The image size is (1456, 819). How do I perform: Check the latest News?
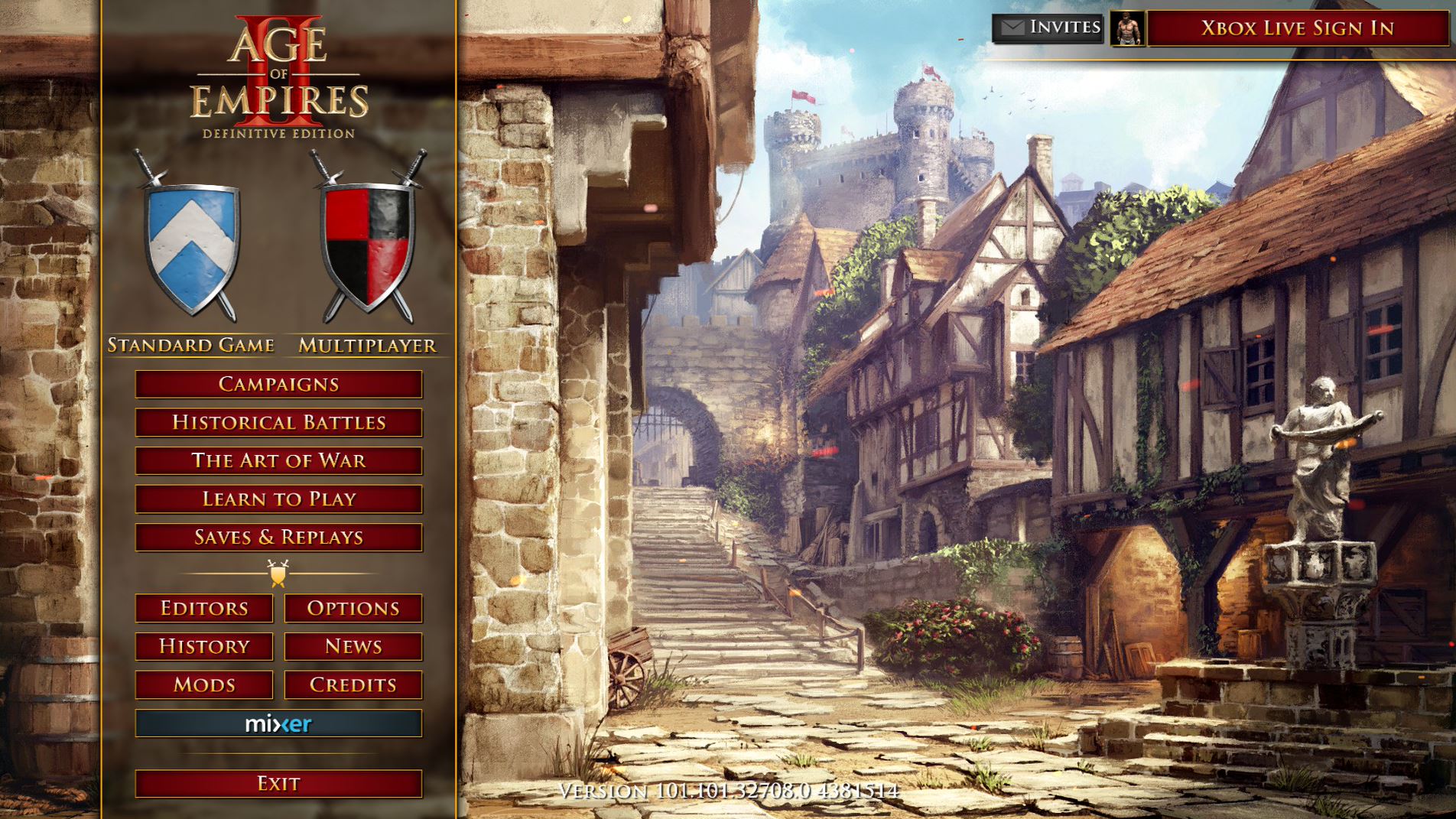[352, 647]
